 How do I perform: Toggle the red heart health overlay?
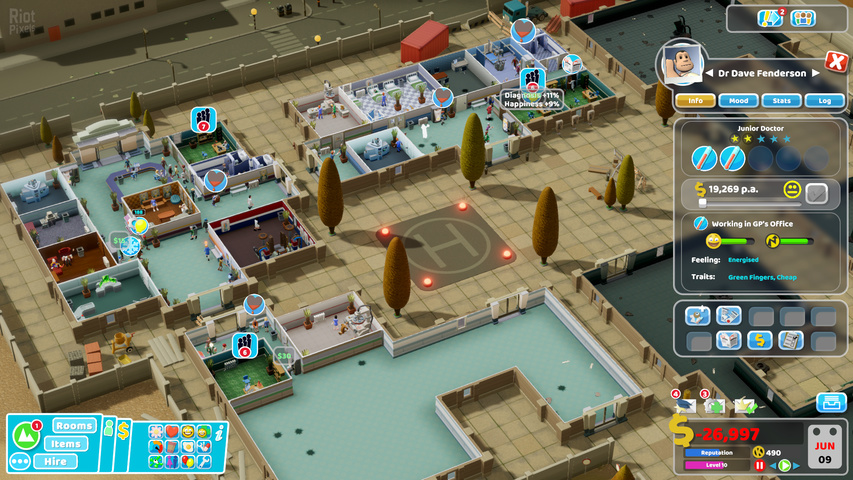coord(171,432)
